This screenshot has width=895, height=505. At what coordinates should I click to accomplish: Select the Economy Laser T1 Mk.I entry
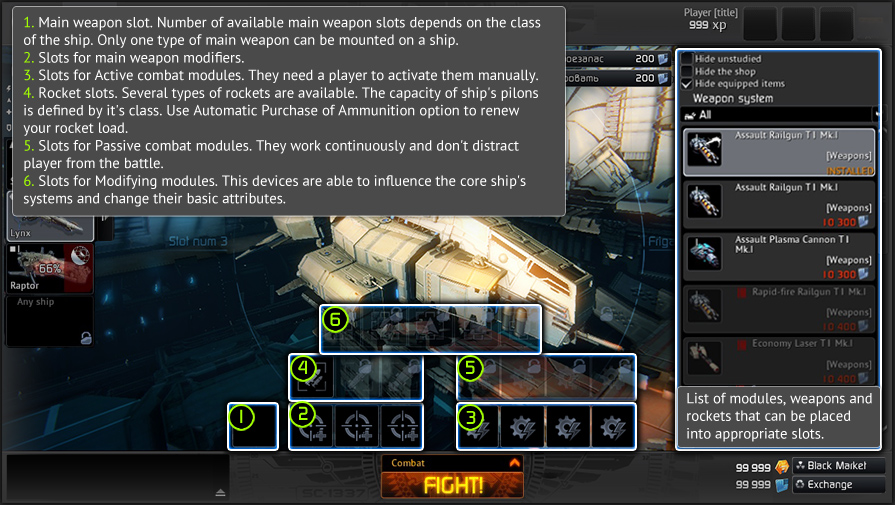[x=780, y=361]
